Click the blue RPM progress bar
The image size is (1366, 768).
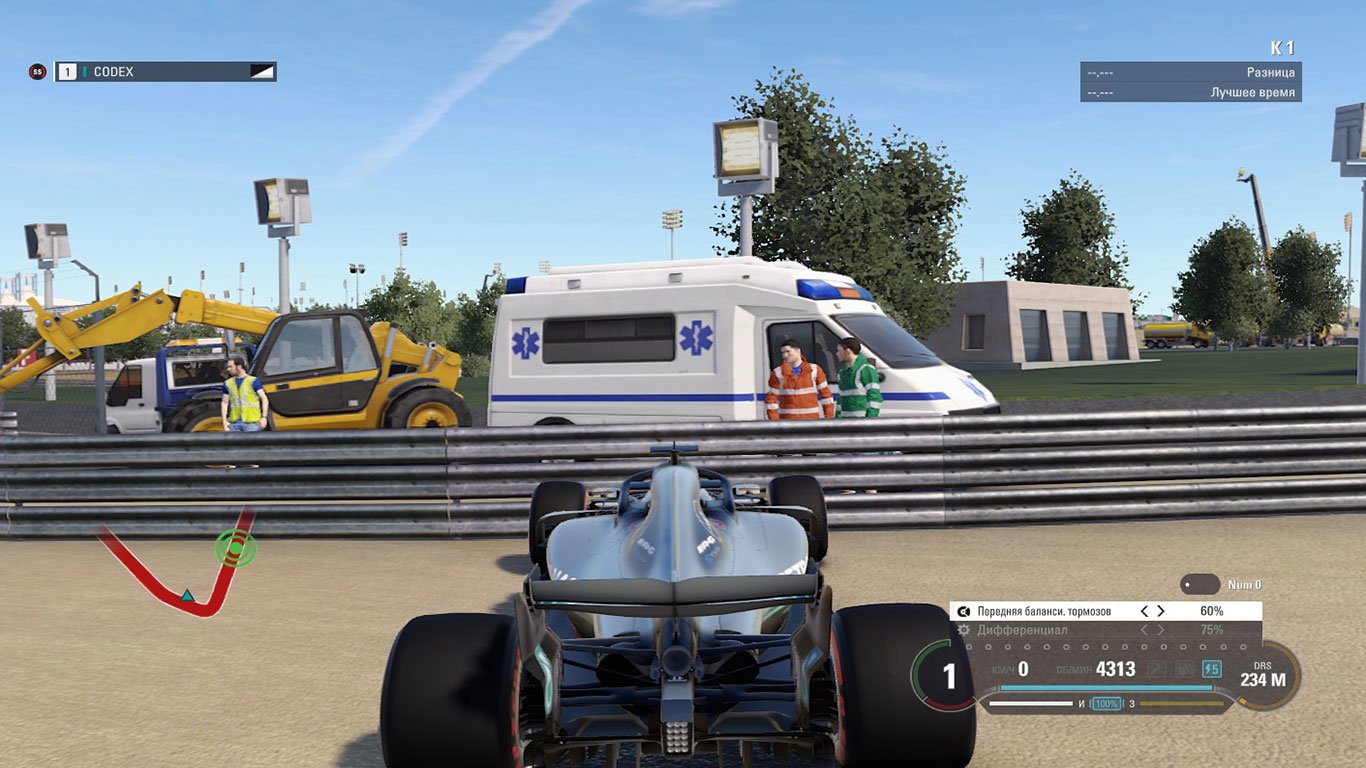tap(1106, 686)
